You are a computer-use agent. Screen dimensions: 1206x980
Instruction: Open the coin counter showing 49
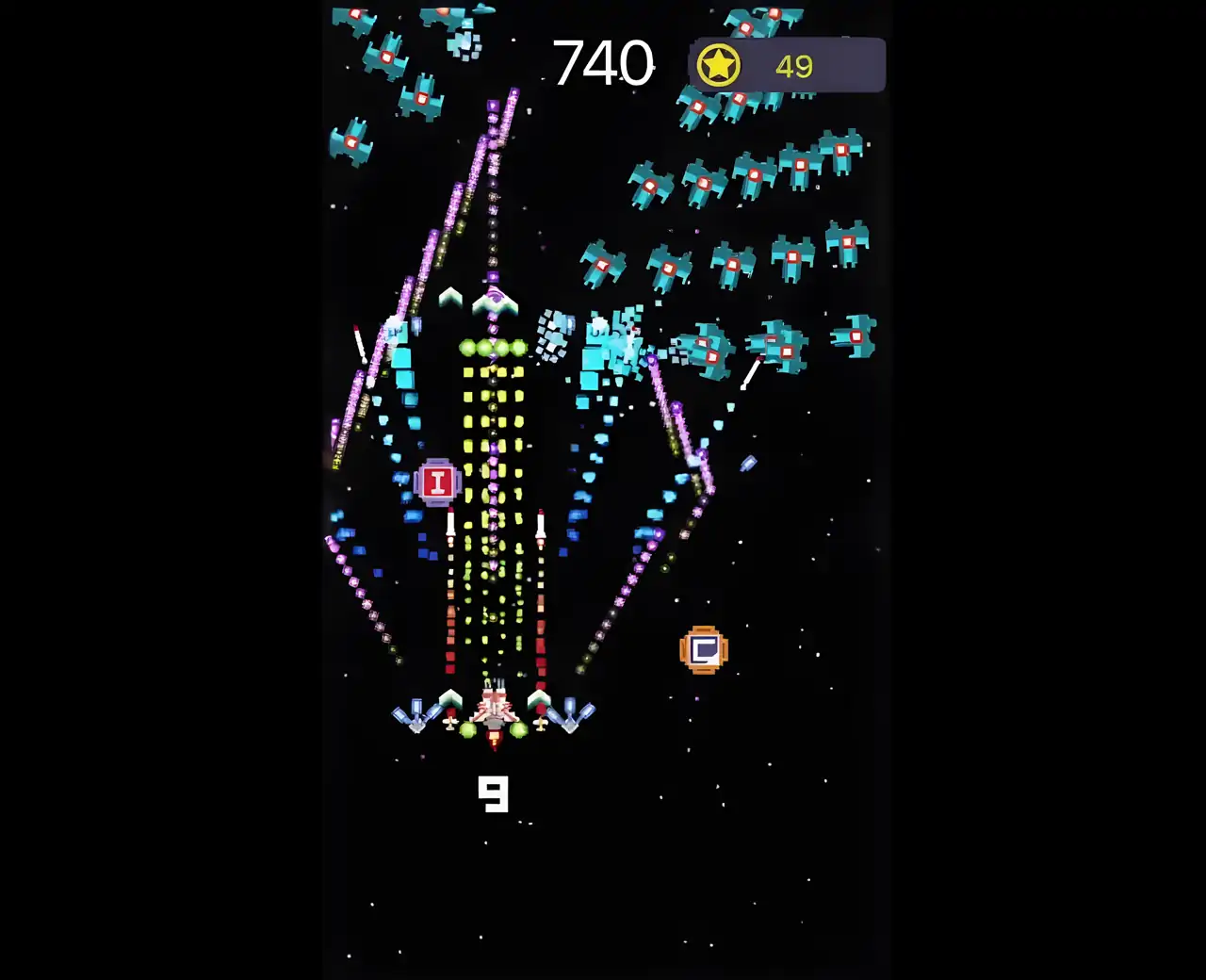(x=795, y=66)
